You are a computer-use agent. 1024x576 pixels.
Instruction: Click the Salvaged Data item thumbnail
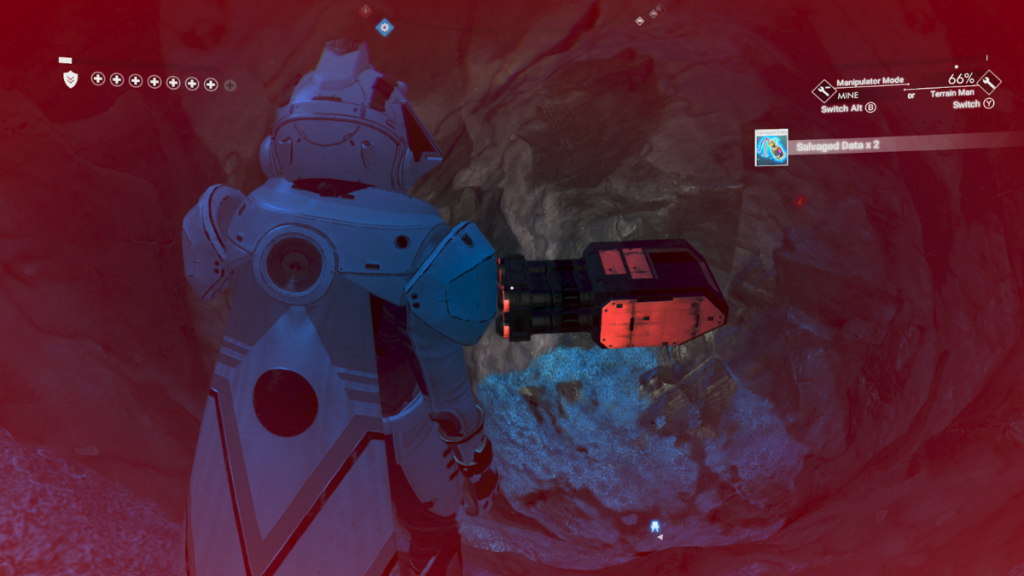point(771,147)
